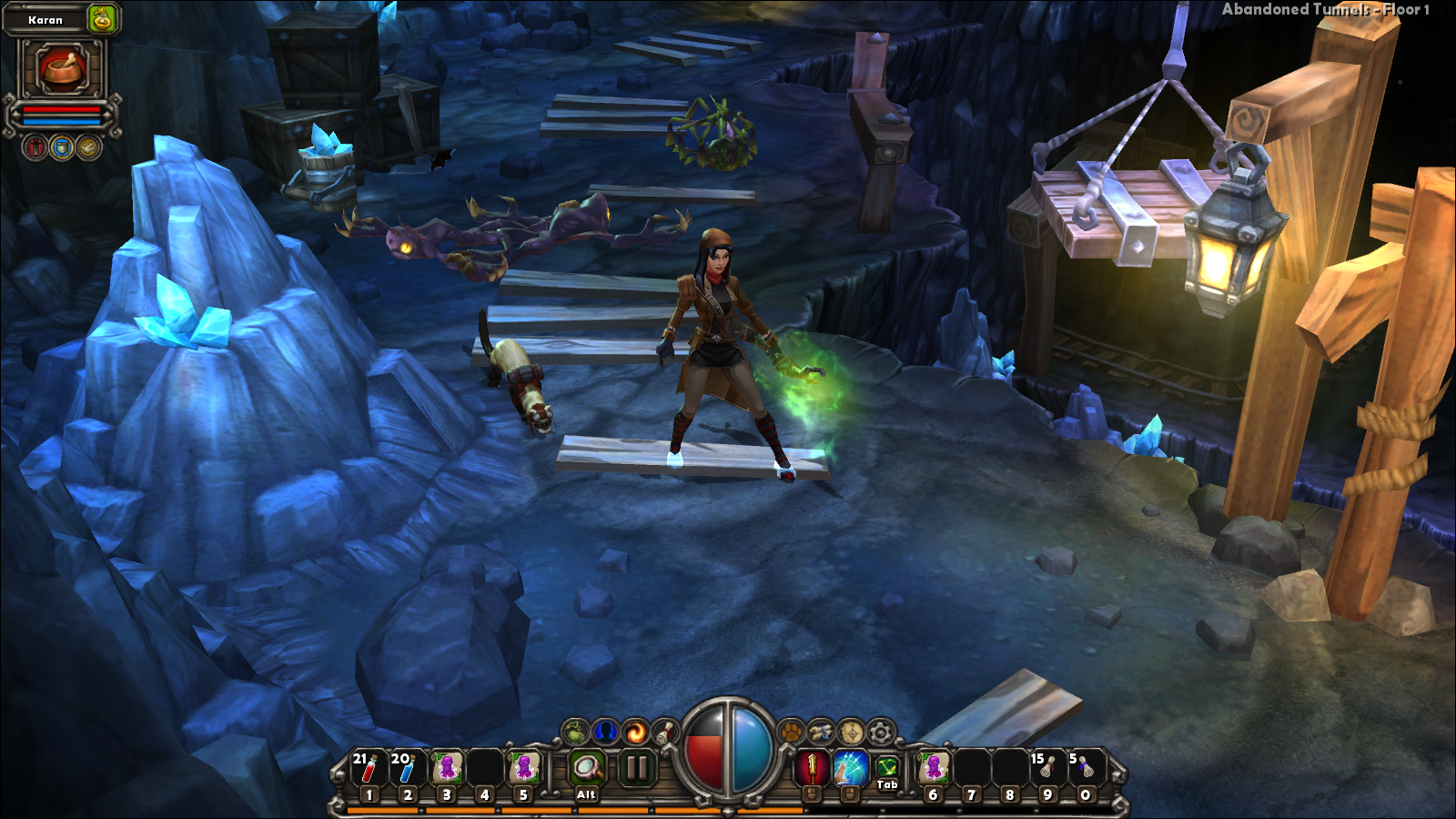The width and height of the screenshot is (1456, 819).
Task: Use the blue mana potion in slot 2
Action: (x=407, y=769)
